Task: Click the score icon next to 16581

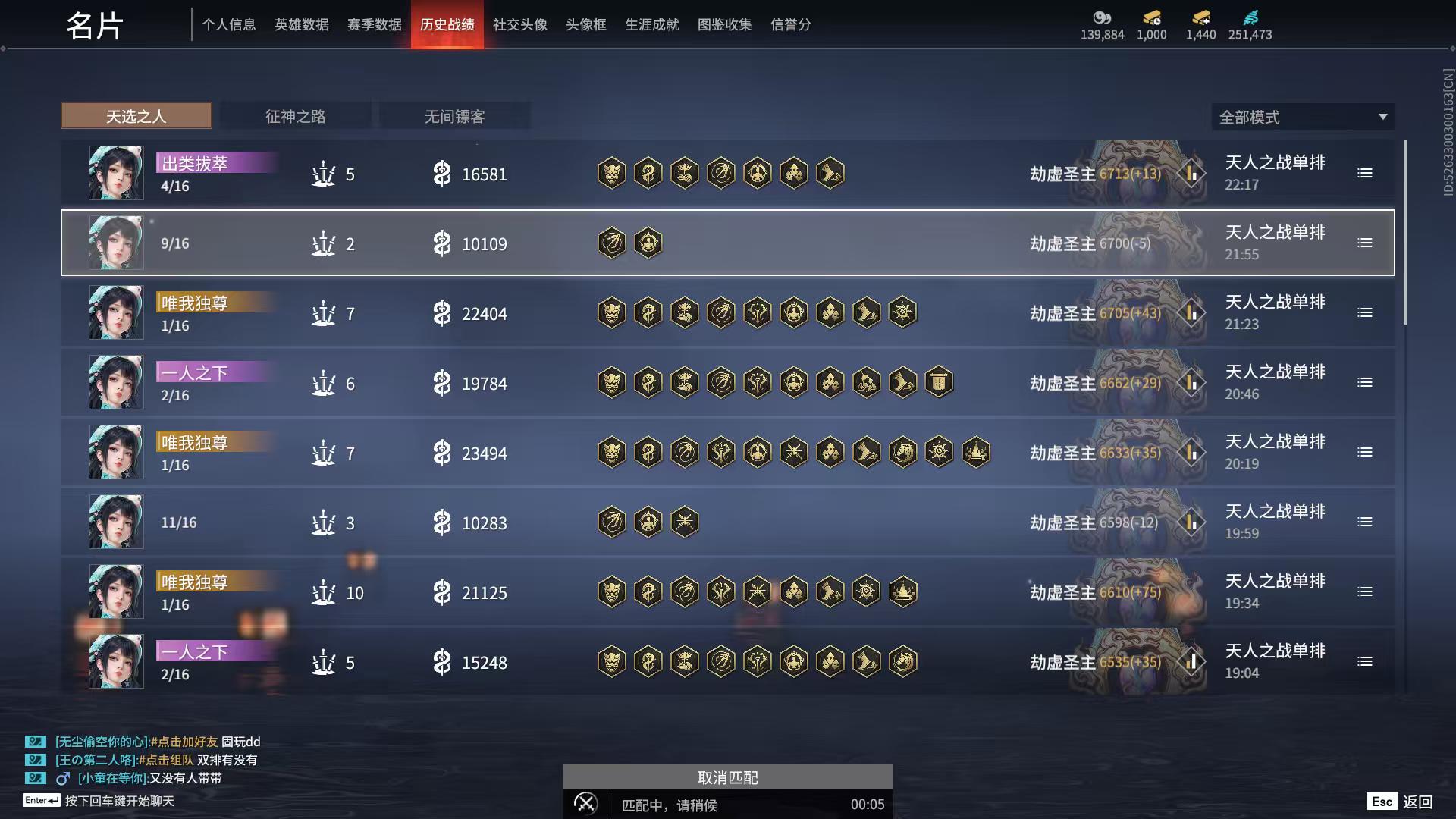Action: [442, 174]
